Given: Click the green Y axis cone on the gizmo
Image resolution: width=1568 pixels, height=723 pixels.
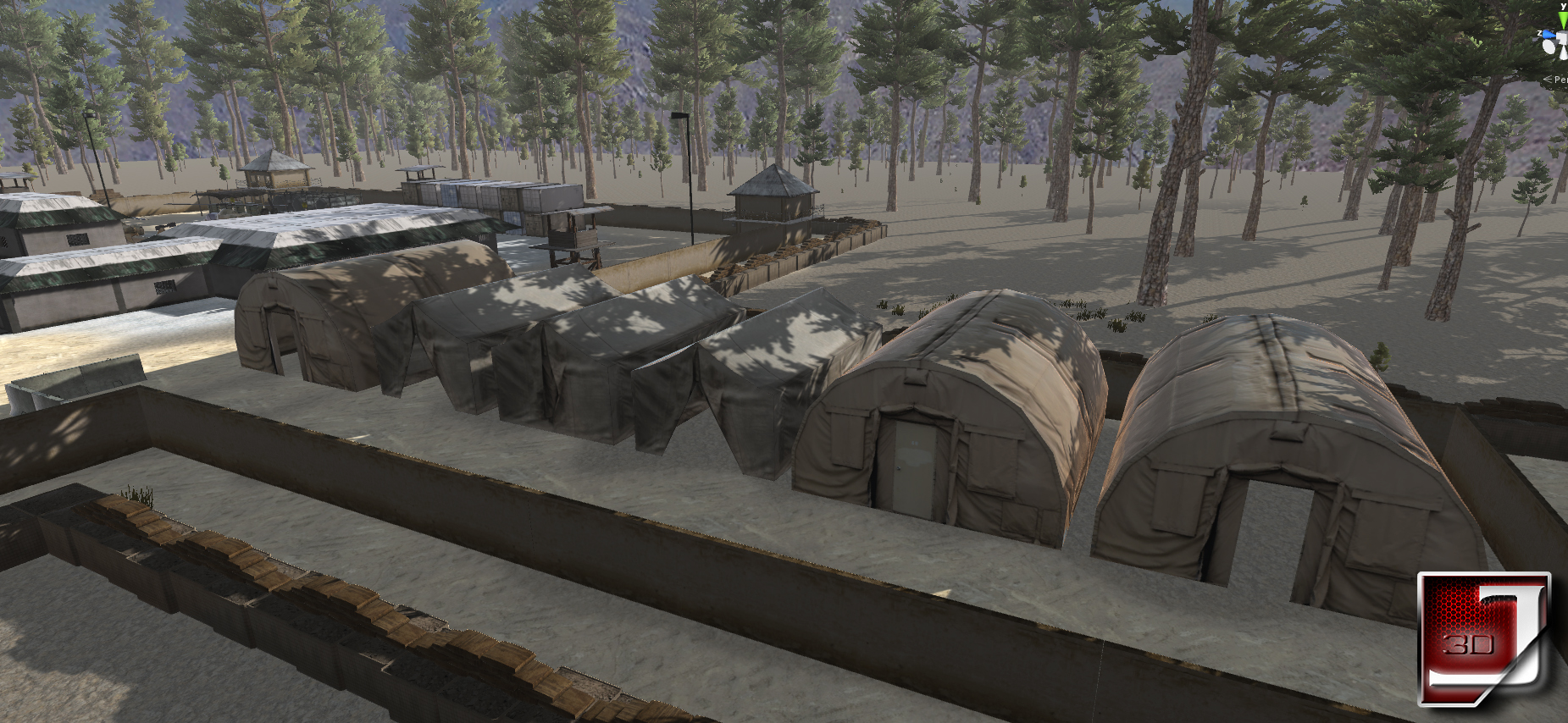Looking at the screenshot, I should [1562, 20].
